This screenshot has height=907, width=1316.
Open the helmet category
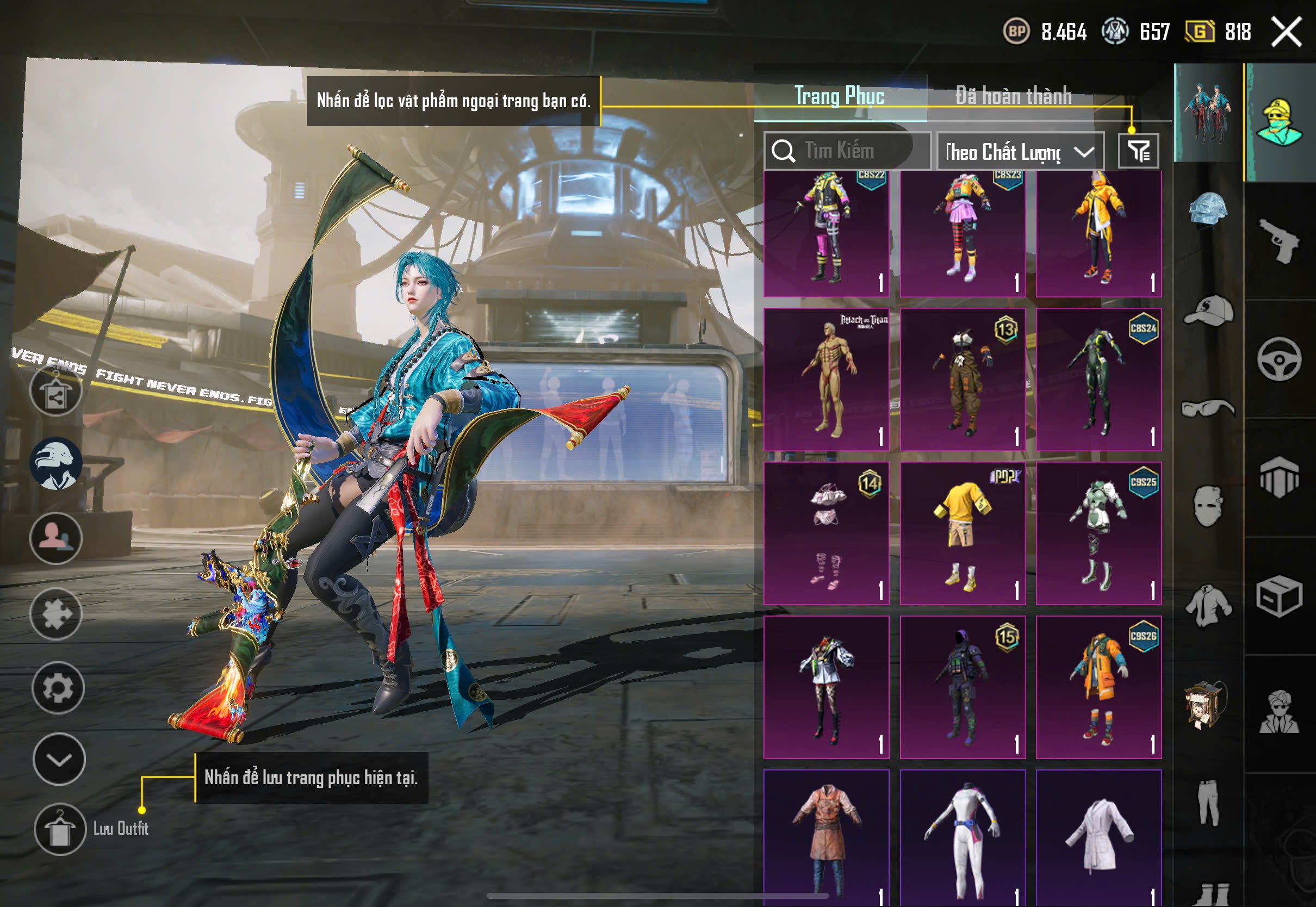pos(1208,210)
